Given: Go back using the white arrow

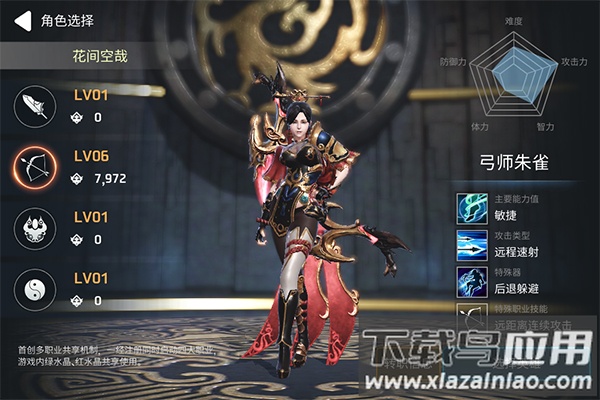Looking at the screenshot, I should [x=19, y=19].
